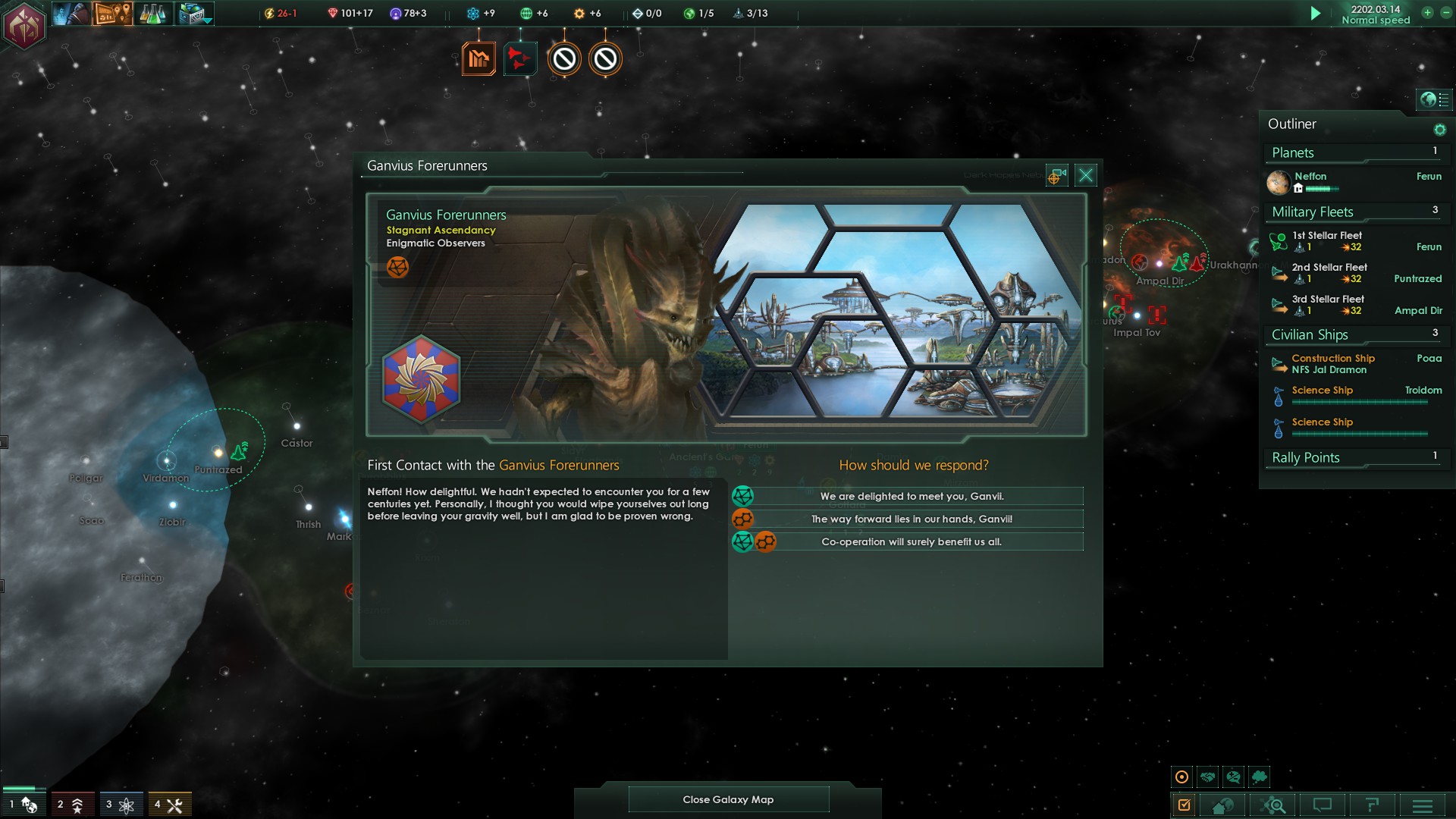Open the main menu hamburger button

(1422, 805)
